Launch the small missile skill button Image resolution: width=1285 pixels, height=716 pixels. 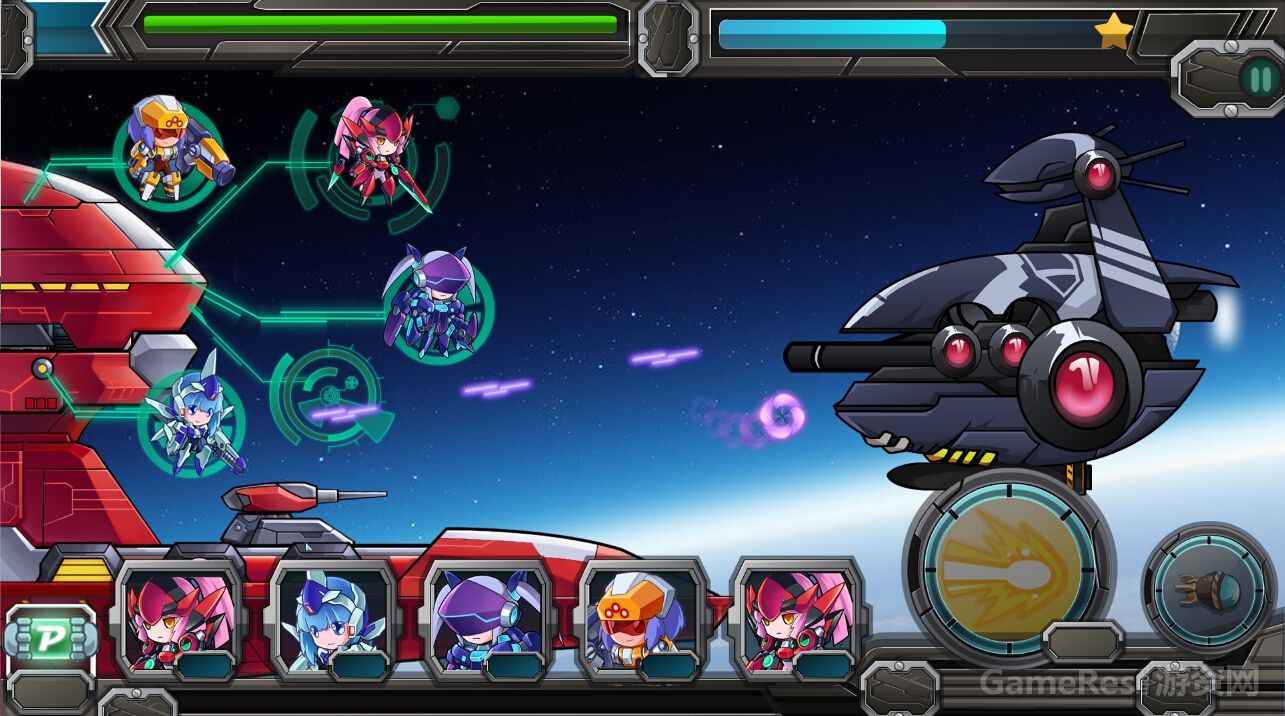pos(1208,588)
